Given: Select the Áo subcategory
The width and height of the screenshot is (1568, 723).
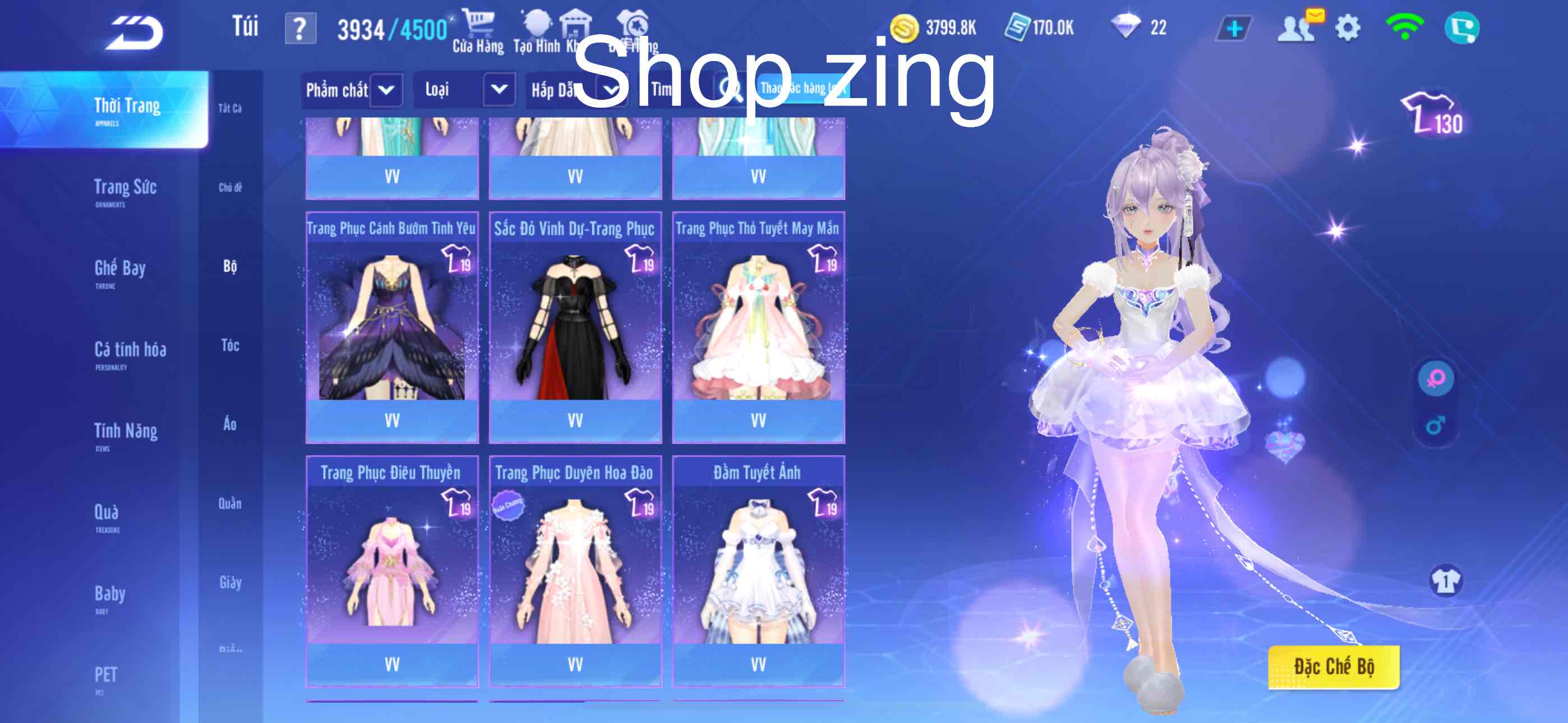Looking at the screenshot, I should (229, 424).
